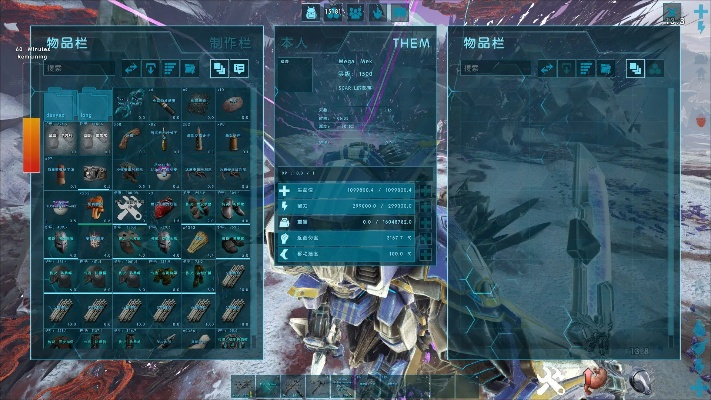Screen dimensions: 711x400
Task: Switch to the 制作栏 crafting tab
Action: pyautogui.click(x=229, y=44)
